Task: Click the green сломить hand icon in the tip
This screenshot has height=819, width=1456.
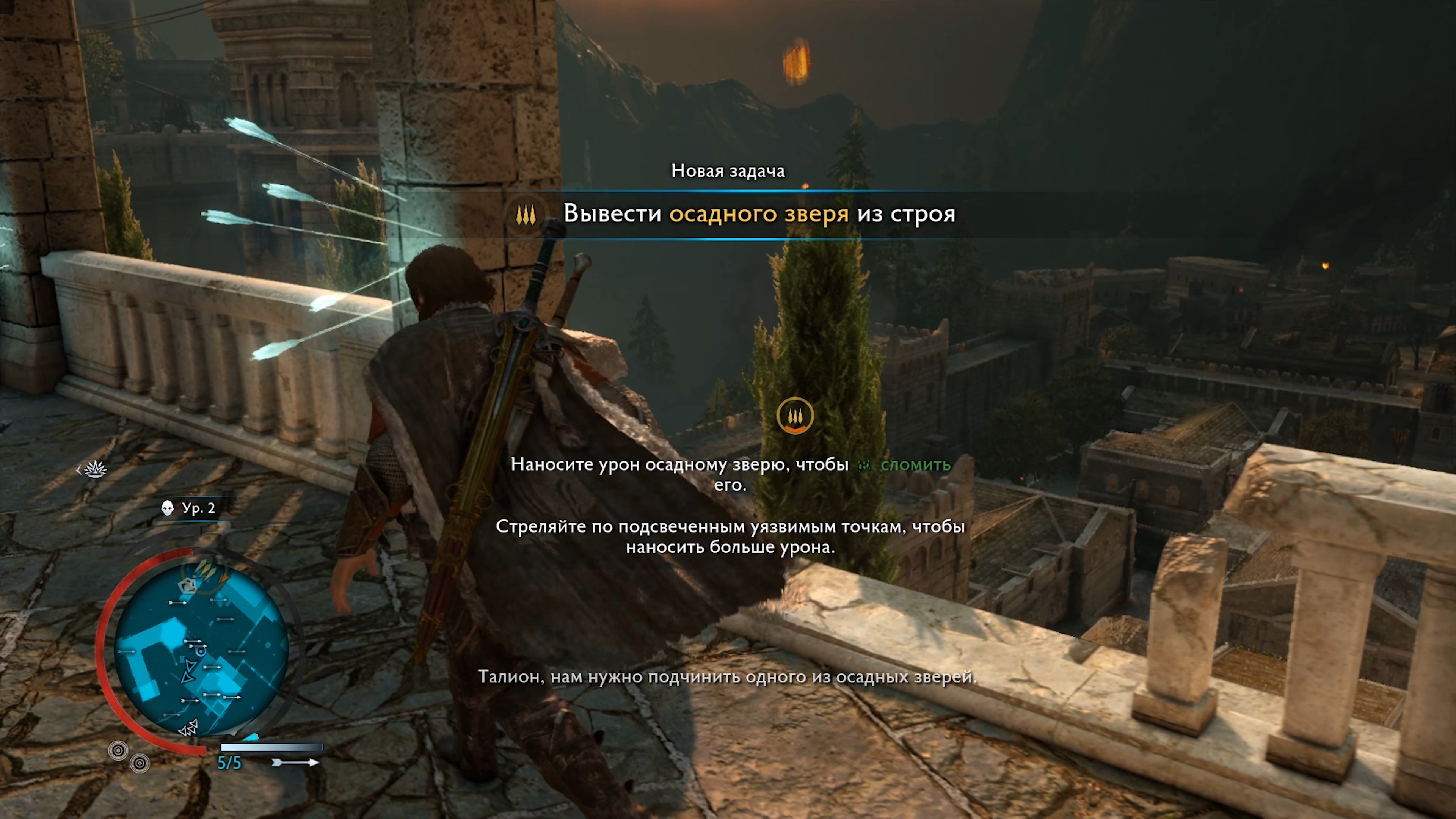Action: 864,466
